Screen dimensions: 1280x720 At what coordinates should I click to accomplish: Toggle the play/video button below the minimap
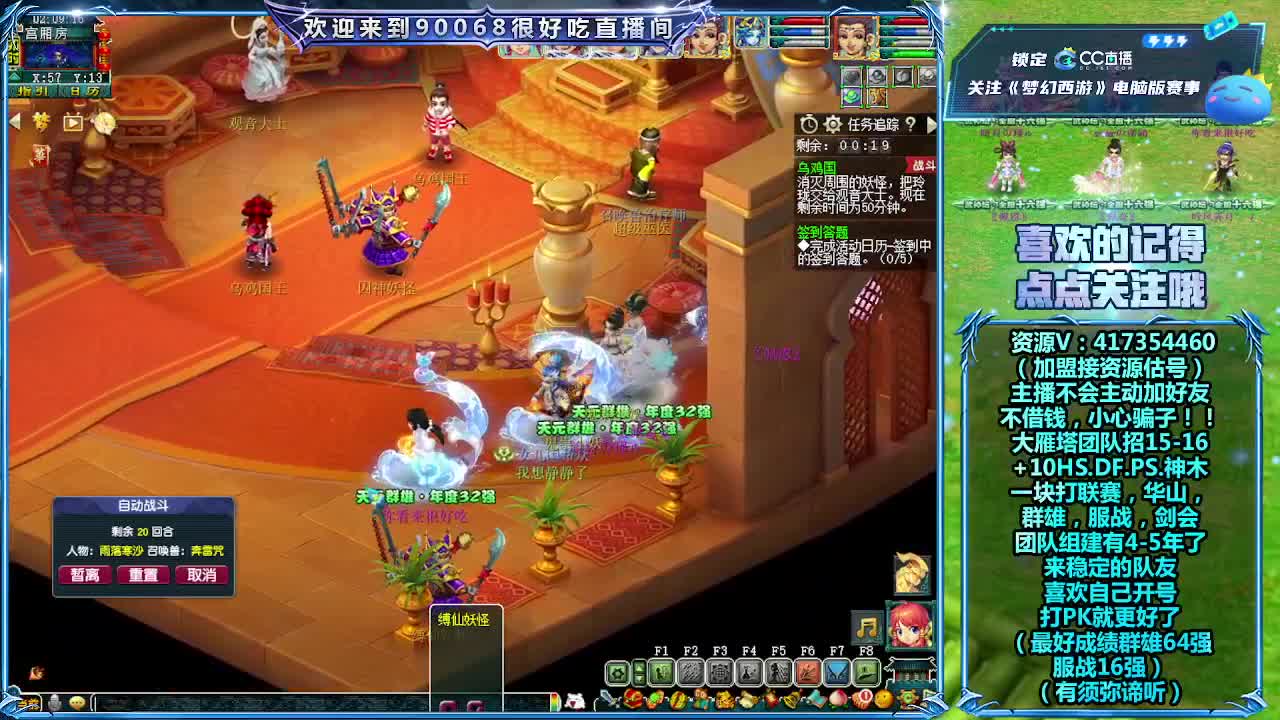[73, 122]
